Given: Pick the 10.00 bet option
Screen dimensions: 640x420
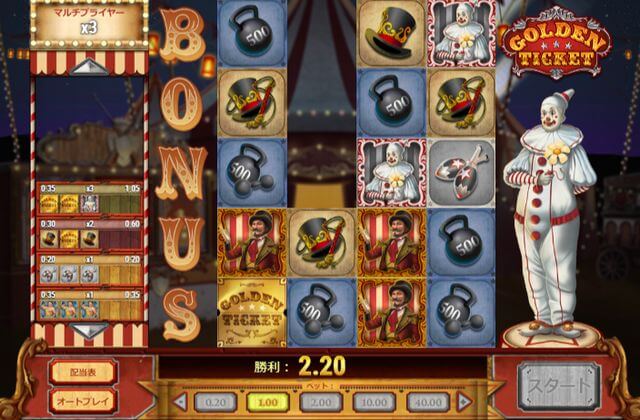Looking at the screenshot, I should (x=376, y=400).
